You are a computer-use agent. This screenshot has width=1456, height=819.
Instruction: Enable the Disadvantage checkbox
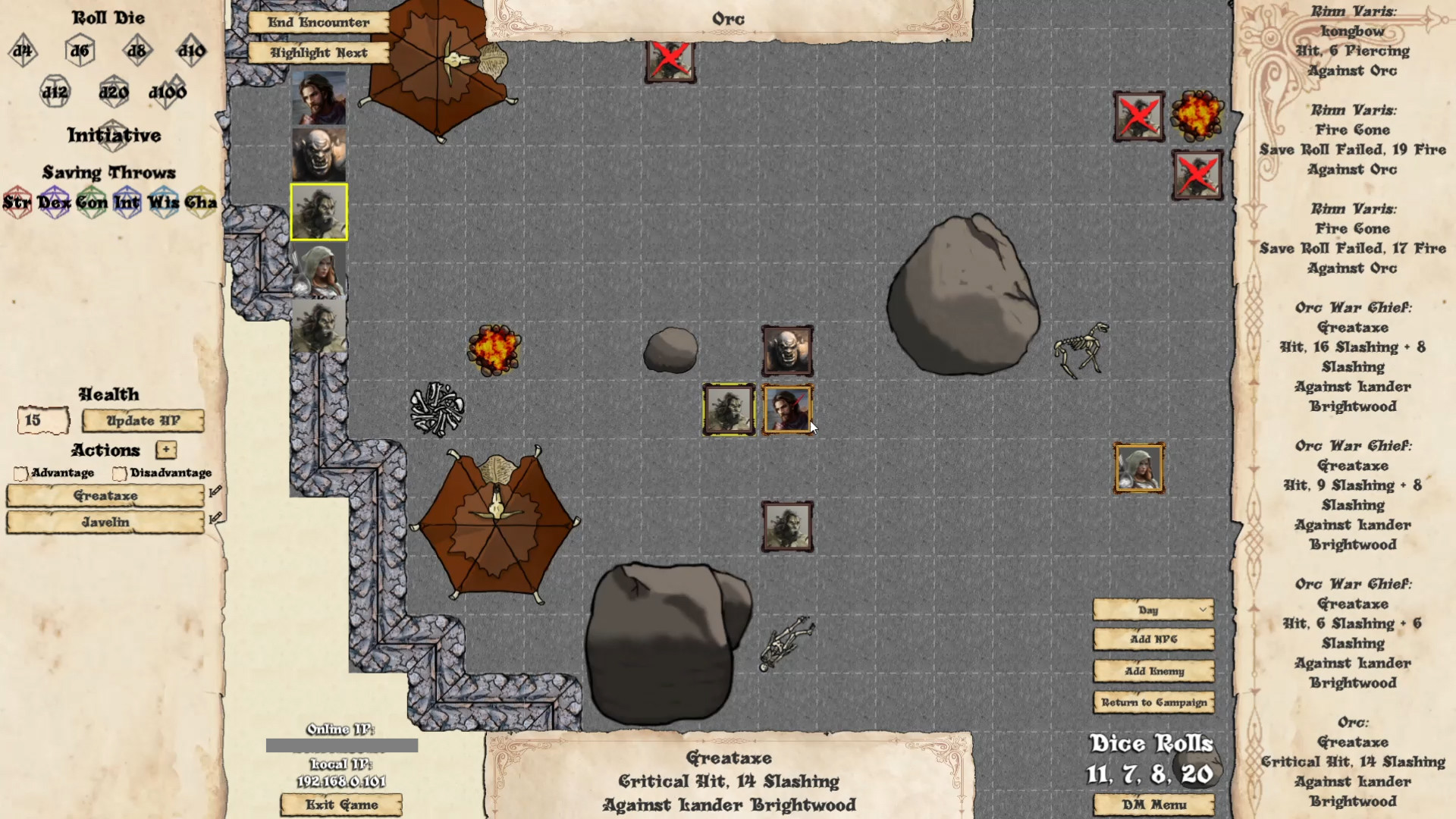click(119, 473)
